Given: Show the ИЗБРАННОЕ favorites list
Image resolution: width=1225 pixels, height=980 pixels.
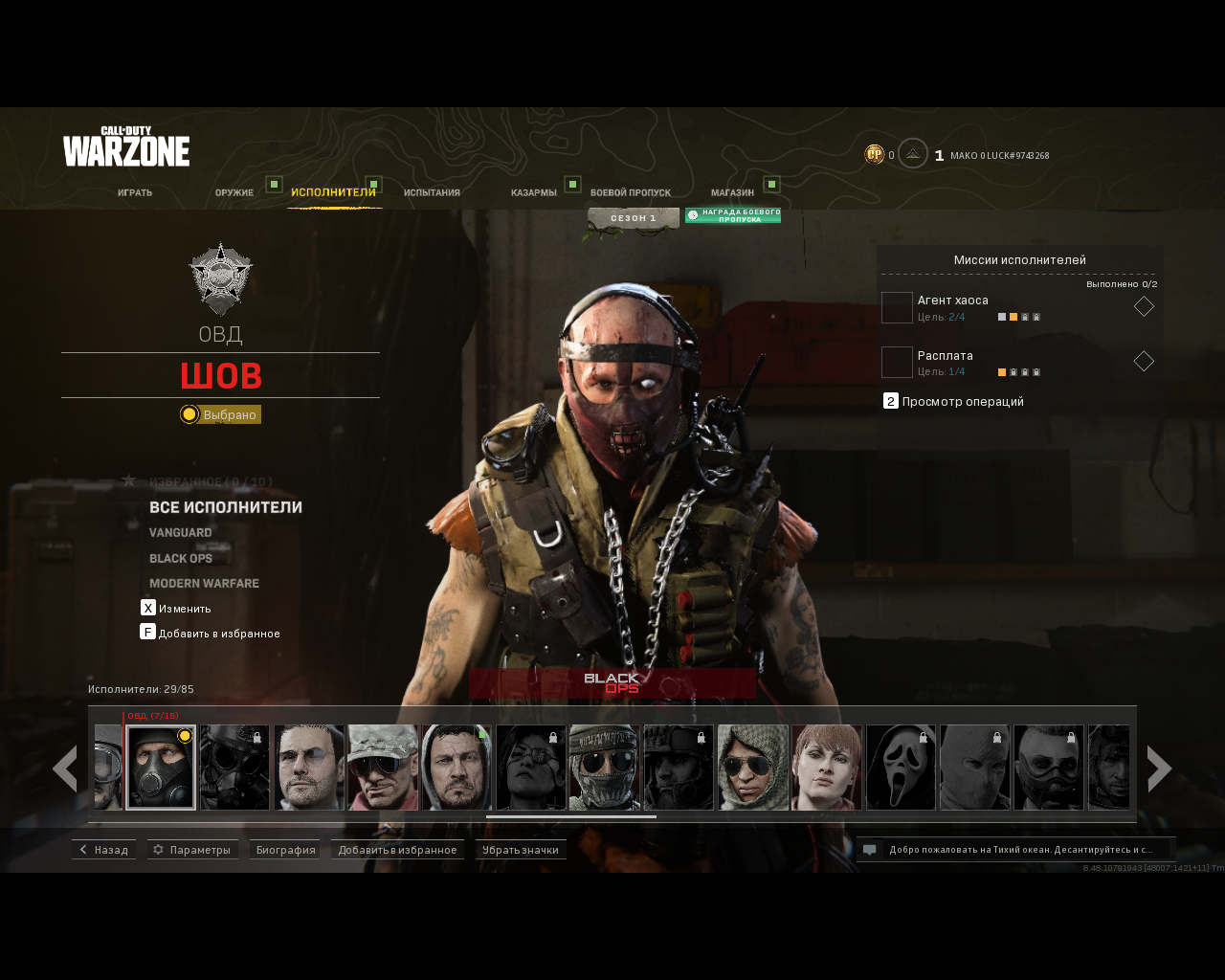Looking at the screenshot, I should tap(211, 481).
